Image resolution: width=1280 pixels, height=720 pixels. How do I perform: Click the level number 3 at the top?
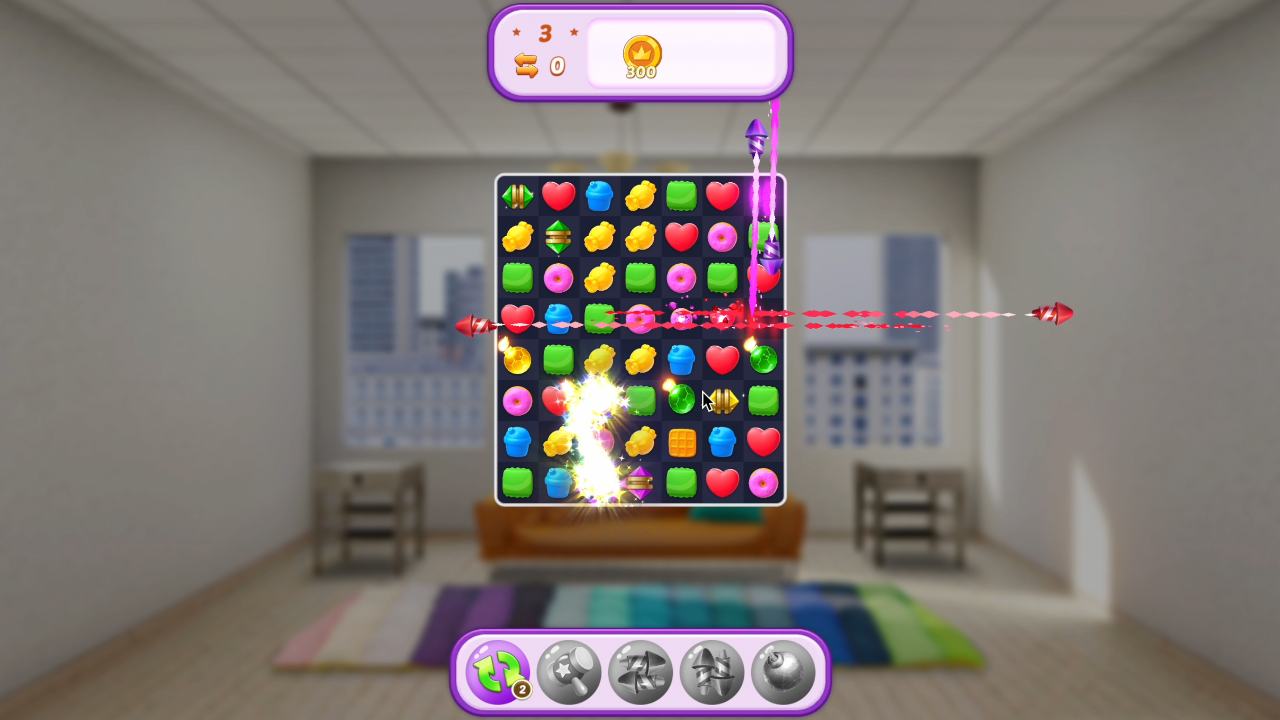[545, 33]
